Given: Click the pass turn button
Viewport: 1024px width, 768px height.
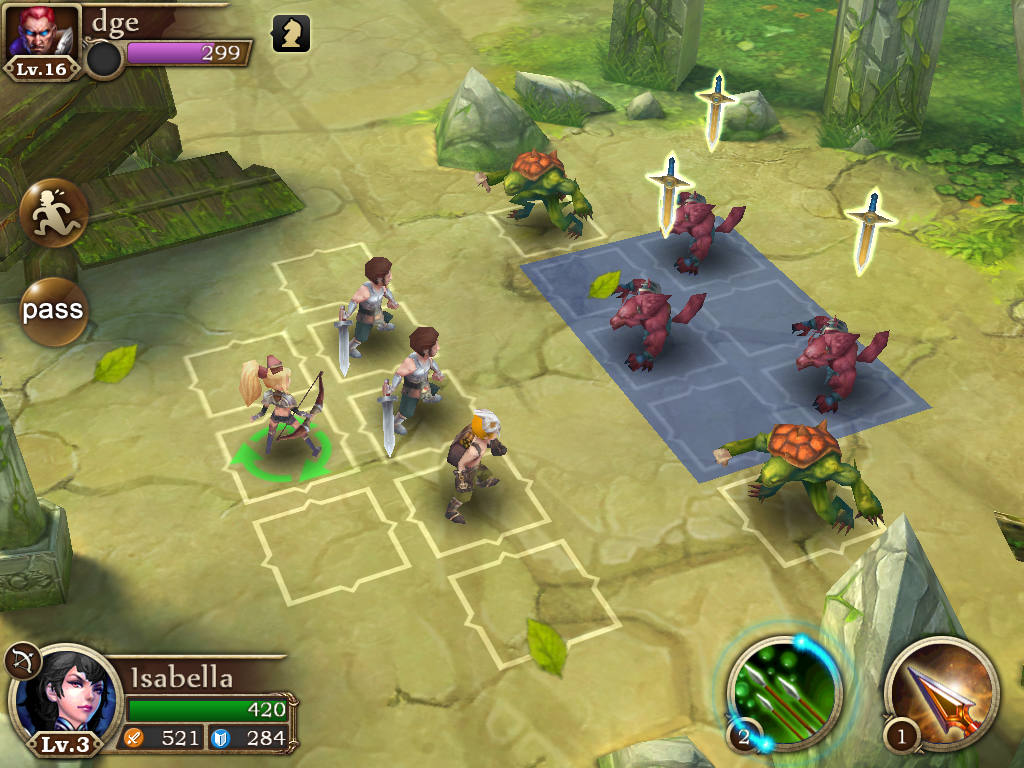Looking at the screenshot, I should [x=53, y=310].
